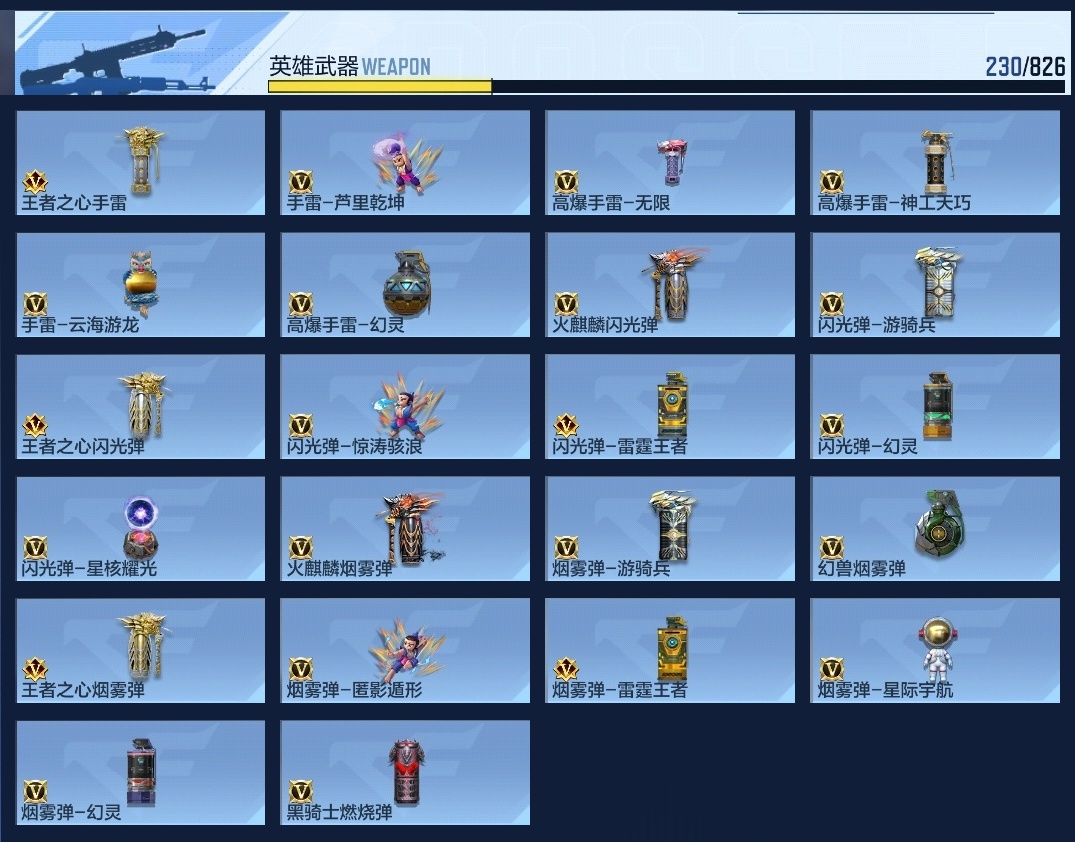Select the 幻兽烟雾弹 green grenade
Viewport: 1075px width, 842px height.
tap(935, 528)
